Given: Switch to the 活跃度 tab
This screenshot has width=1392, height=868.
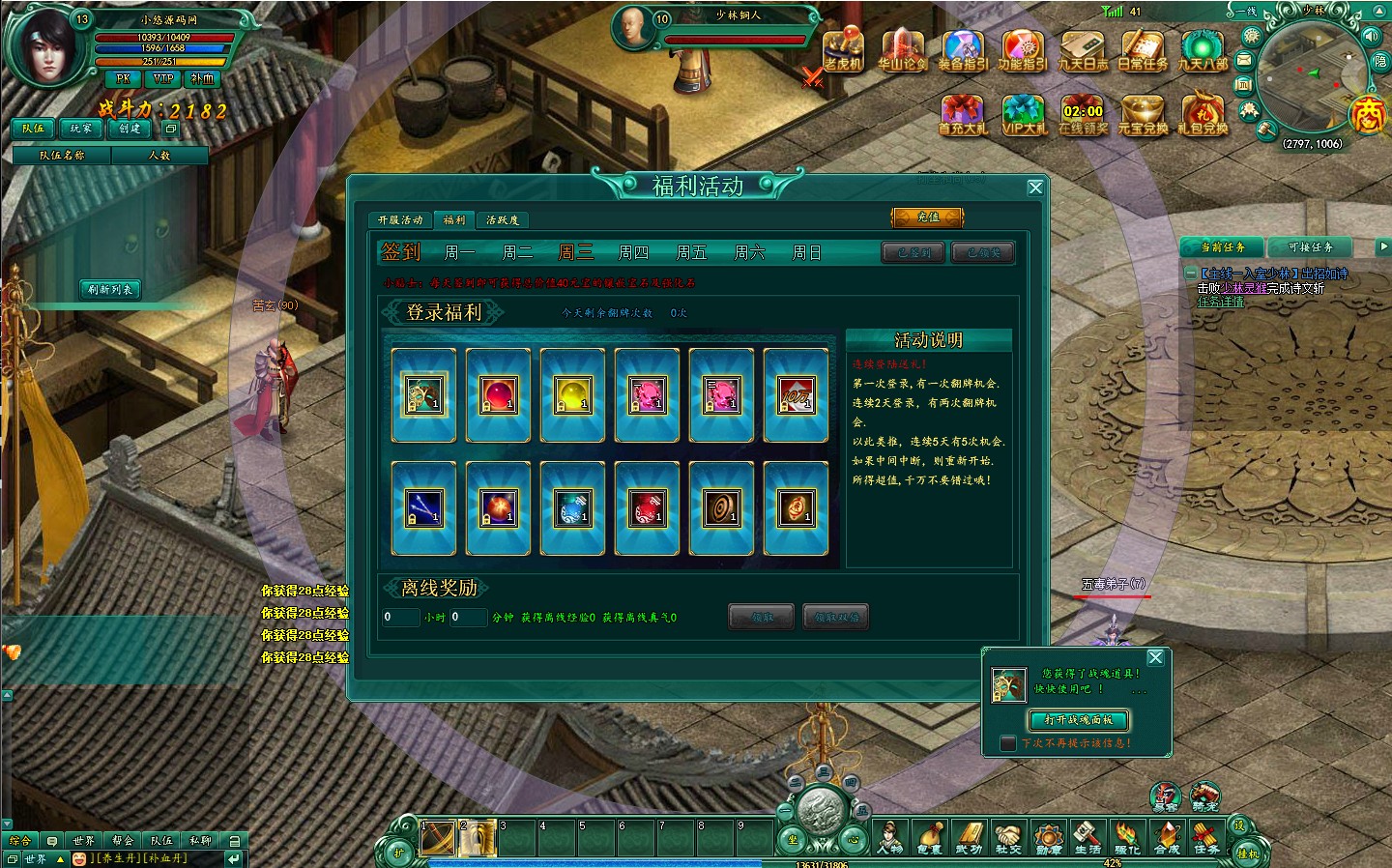Looking at the screenshot, I should pos(502,220).
